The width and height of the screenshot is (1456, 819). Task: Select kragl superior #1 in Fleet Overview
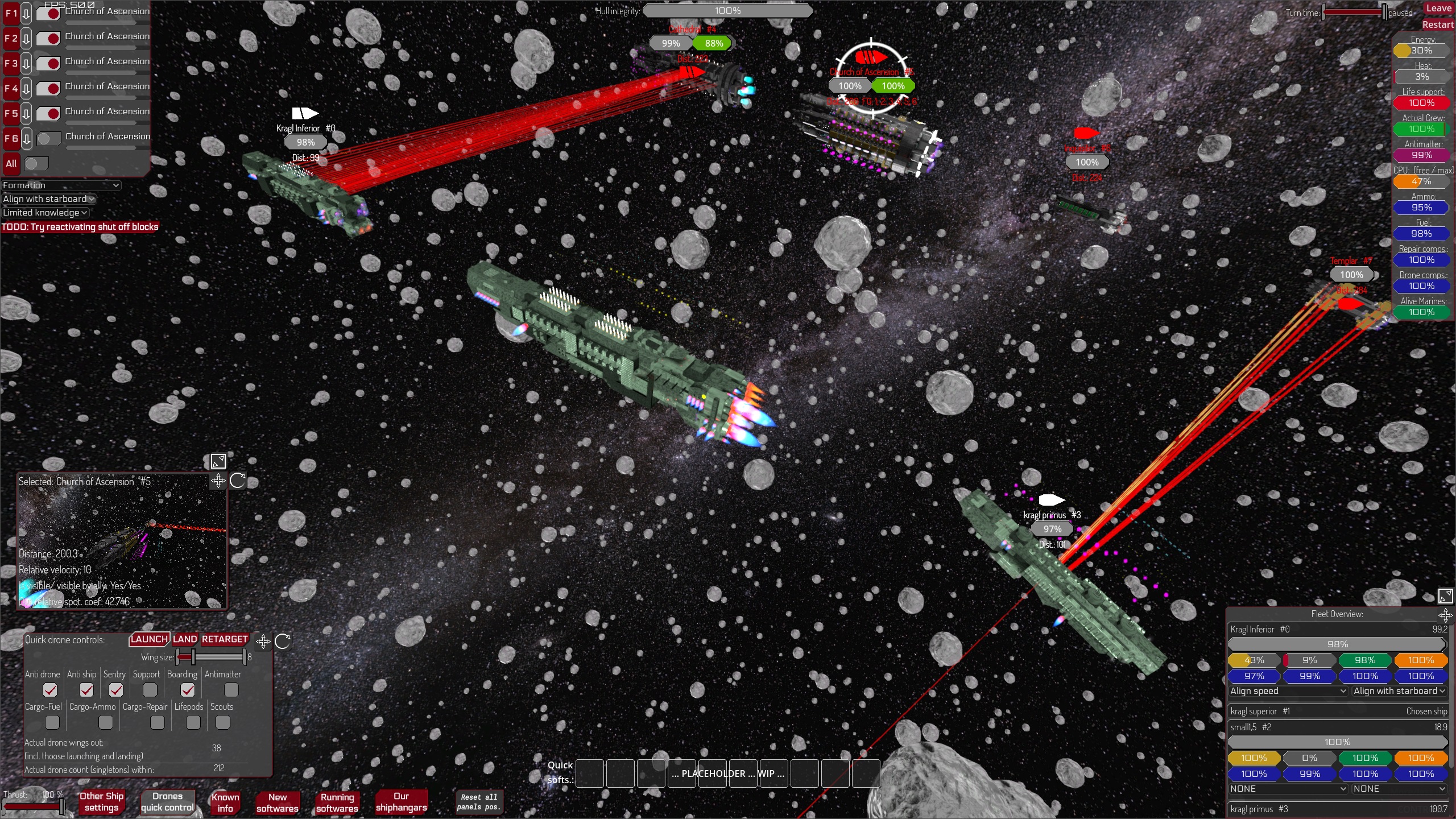pos(1260,712)
